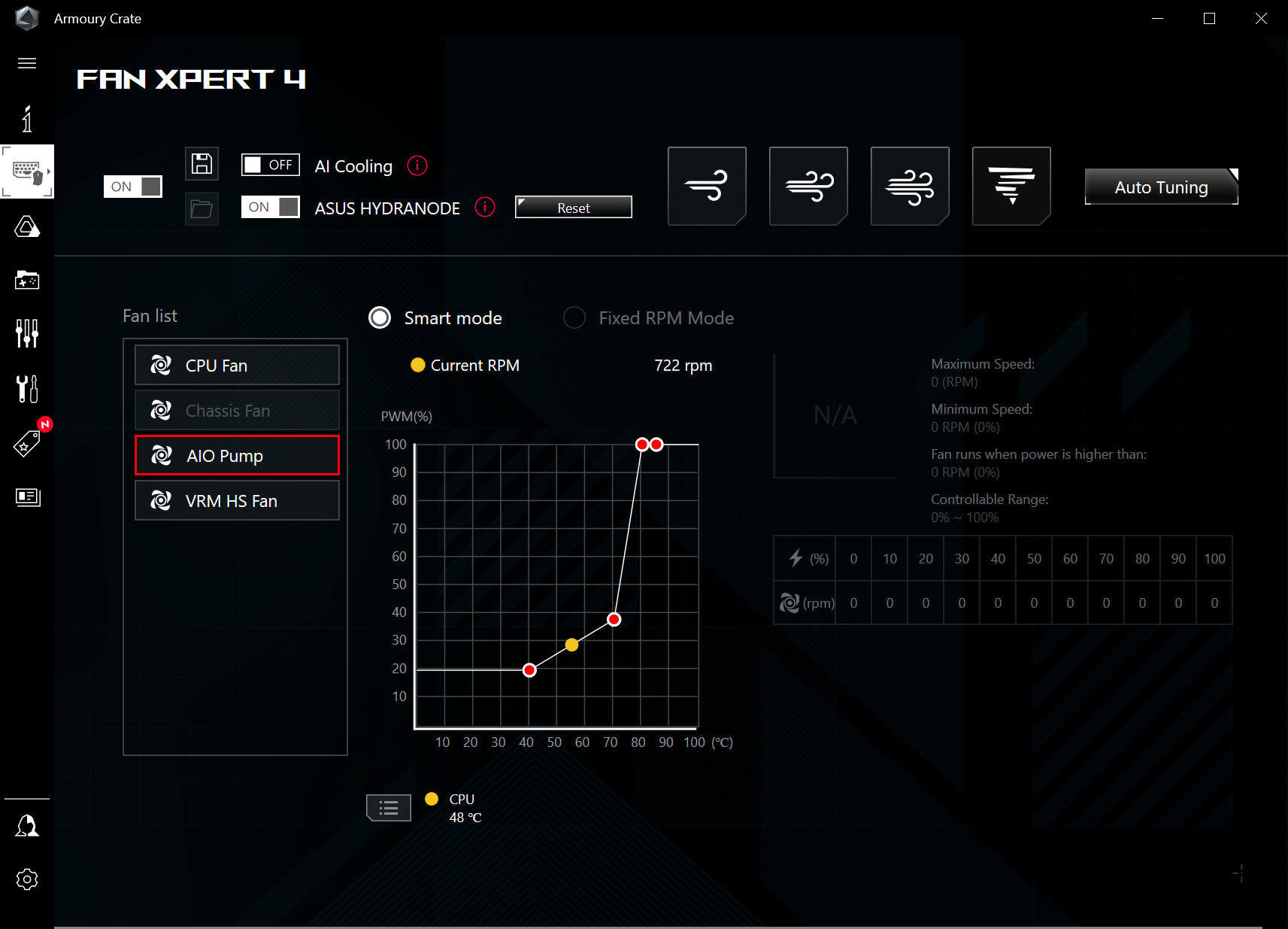This screenshot has height=929, width=1288.
Task: Select Smart mode
Action: [x=380, y=317]
